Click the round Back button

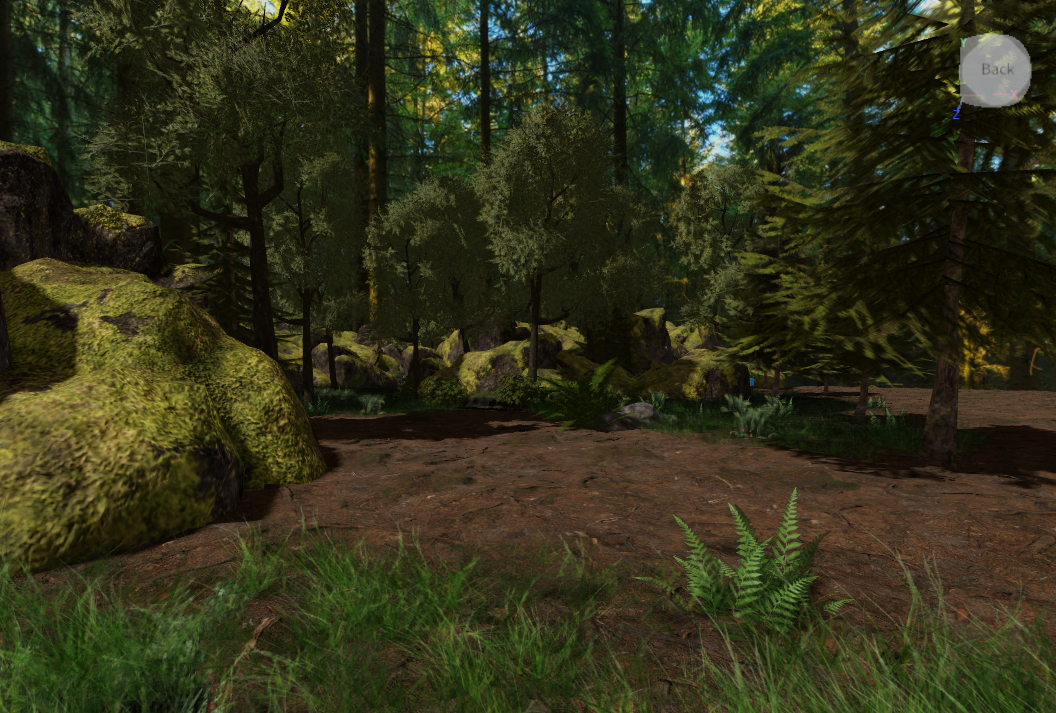coord(995,70)
